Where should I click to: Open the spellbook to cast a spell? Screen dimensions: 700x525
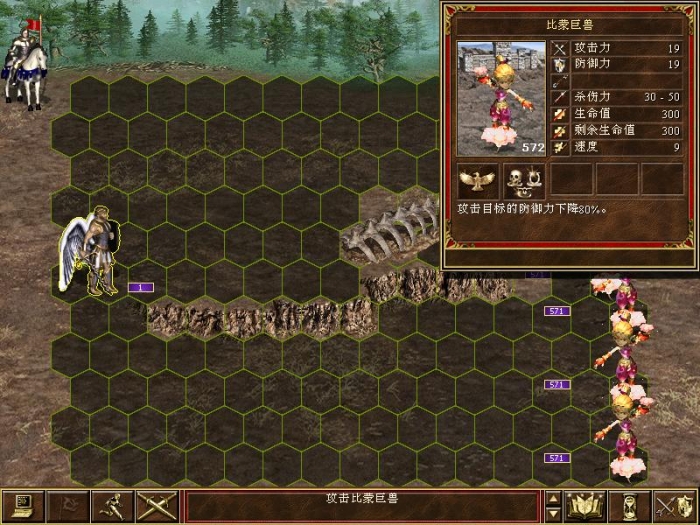point(587,506)
